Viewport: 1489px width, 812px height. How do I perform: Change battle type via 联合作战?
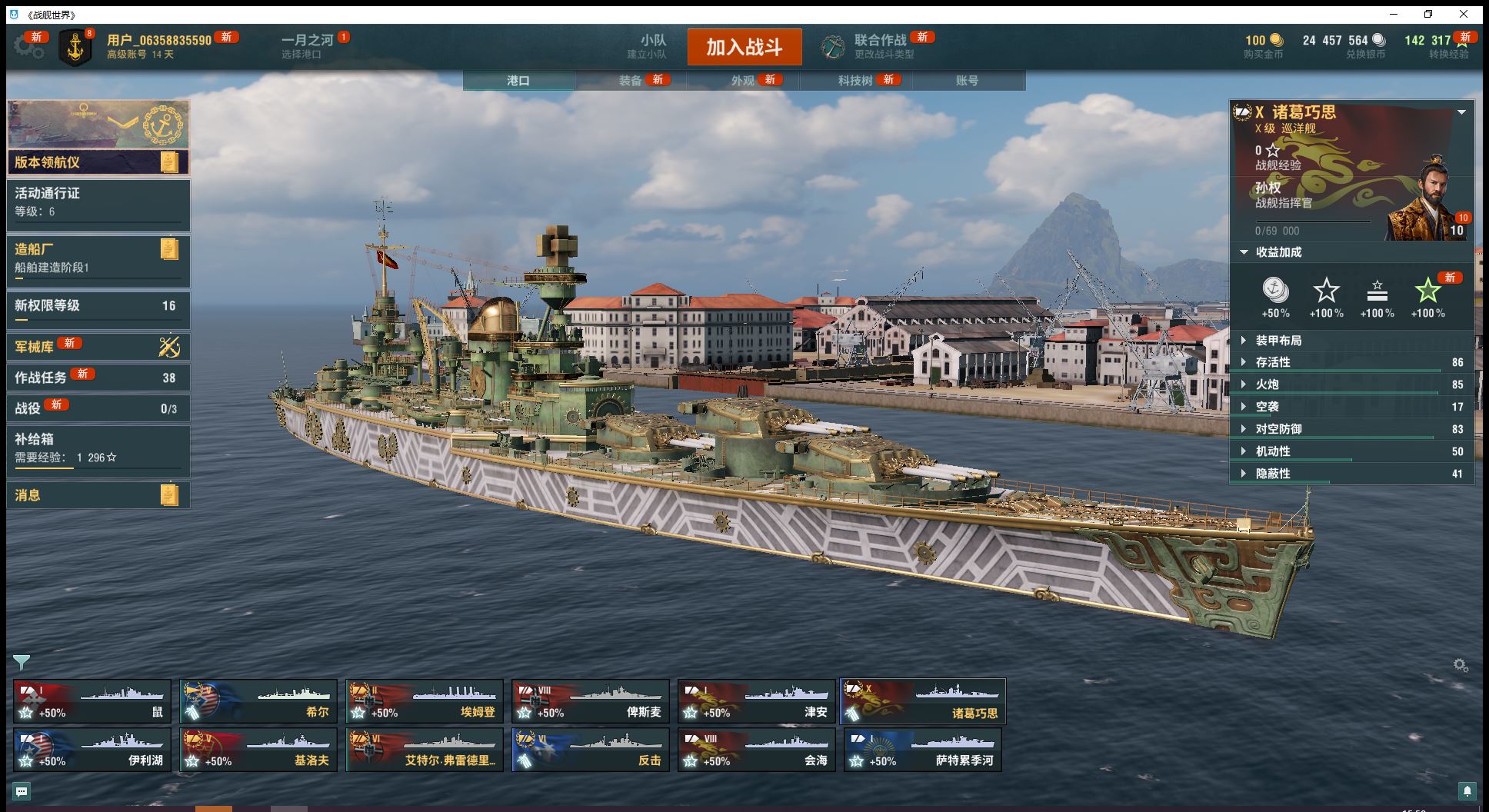(x=880, y=46)
